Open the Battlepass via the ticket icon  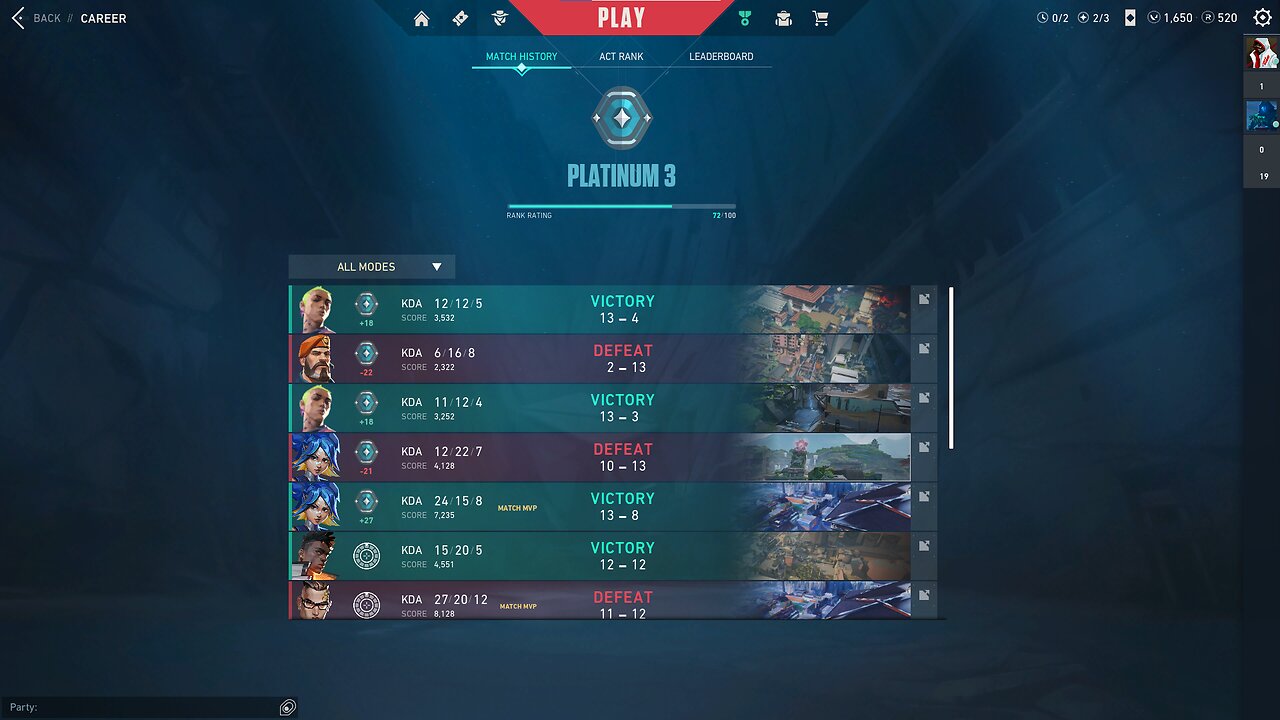(460, 18)
